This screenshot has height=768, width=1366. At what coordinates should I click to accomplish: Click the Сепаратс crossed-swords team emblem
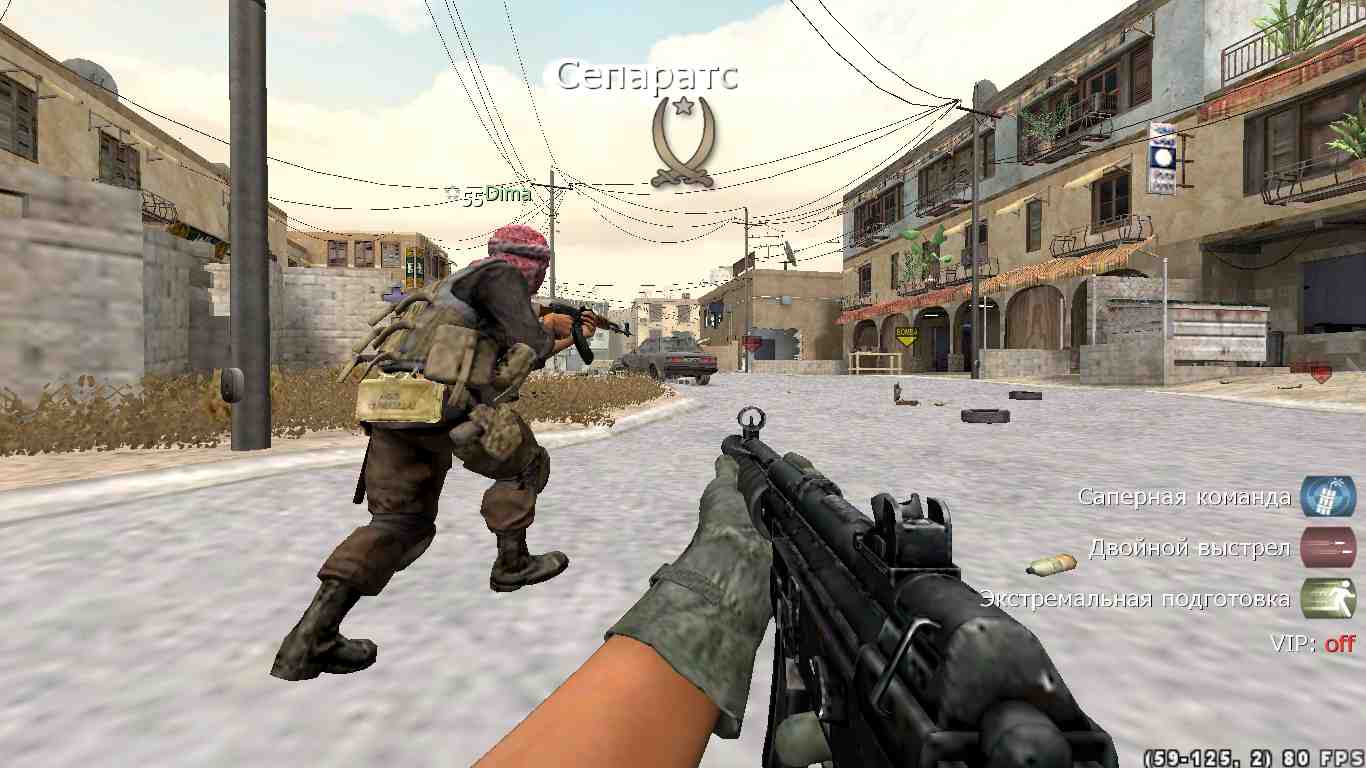click(681, 142)
